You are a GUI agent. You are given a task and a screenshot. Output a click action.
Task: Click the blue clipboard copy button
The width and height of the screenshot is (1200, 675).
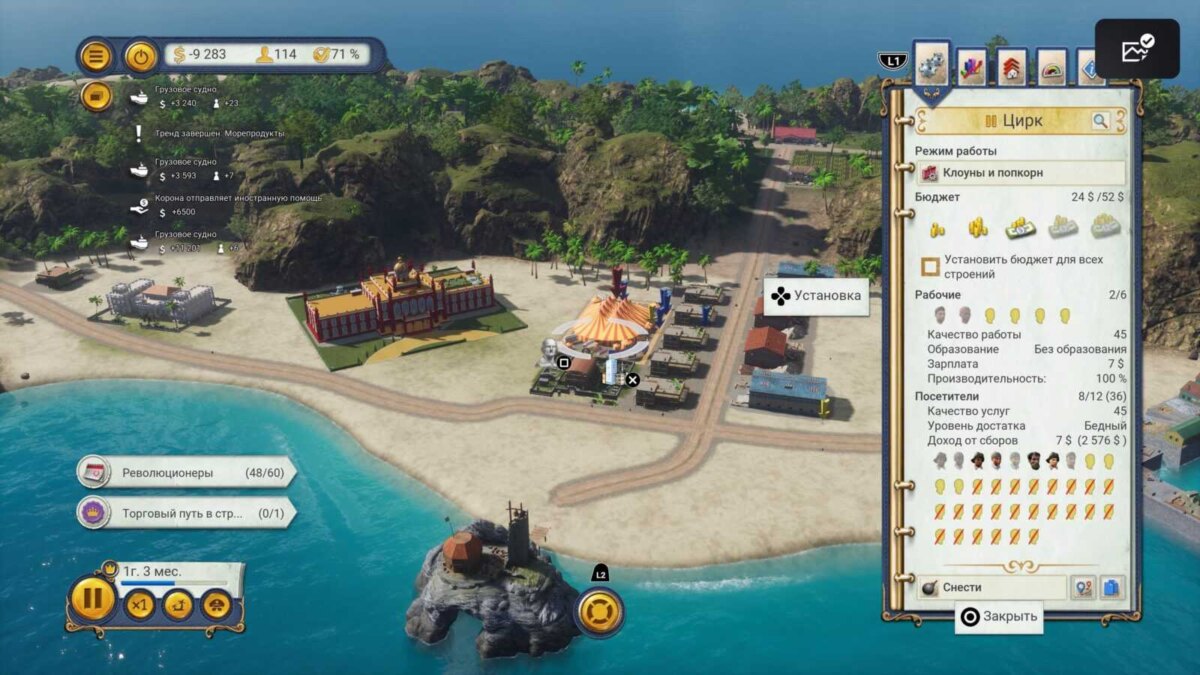pos(1112,588)
